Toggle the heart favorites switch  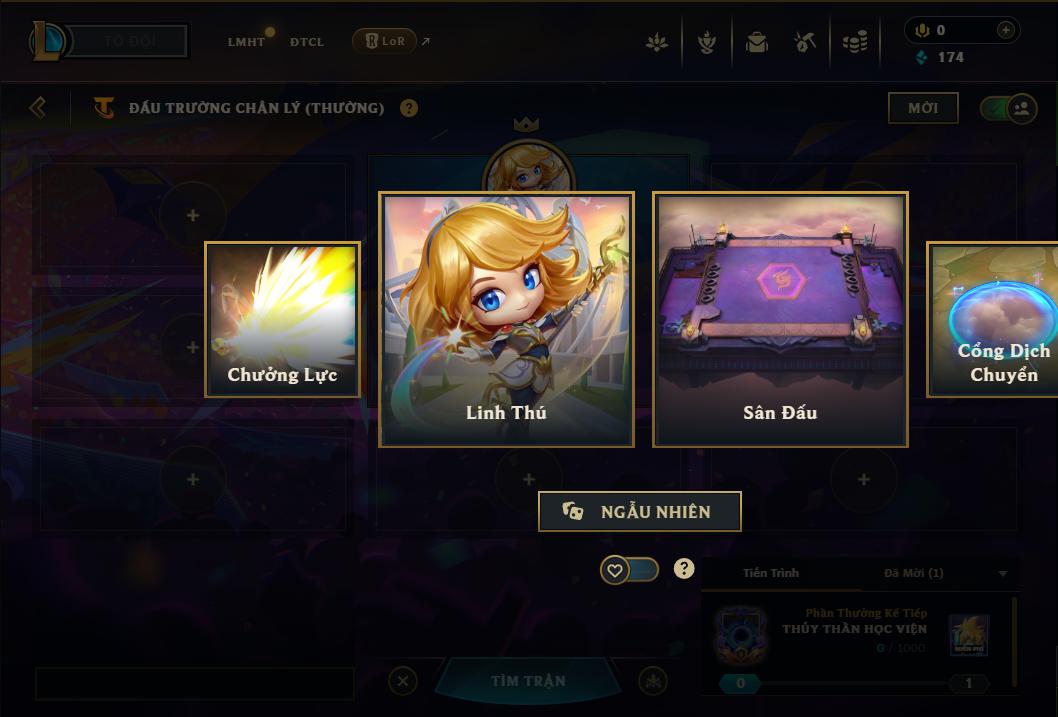tap(630, 570)
